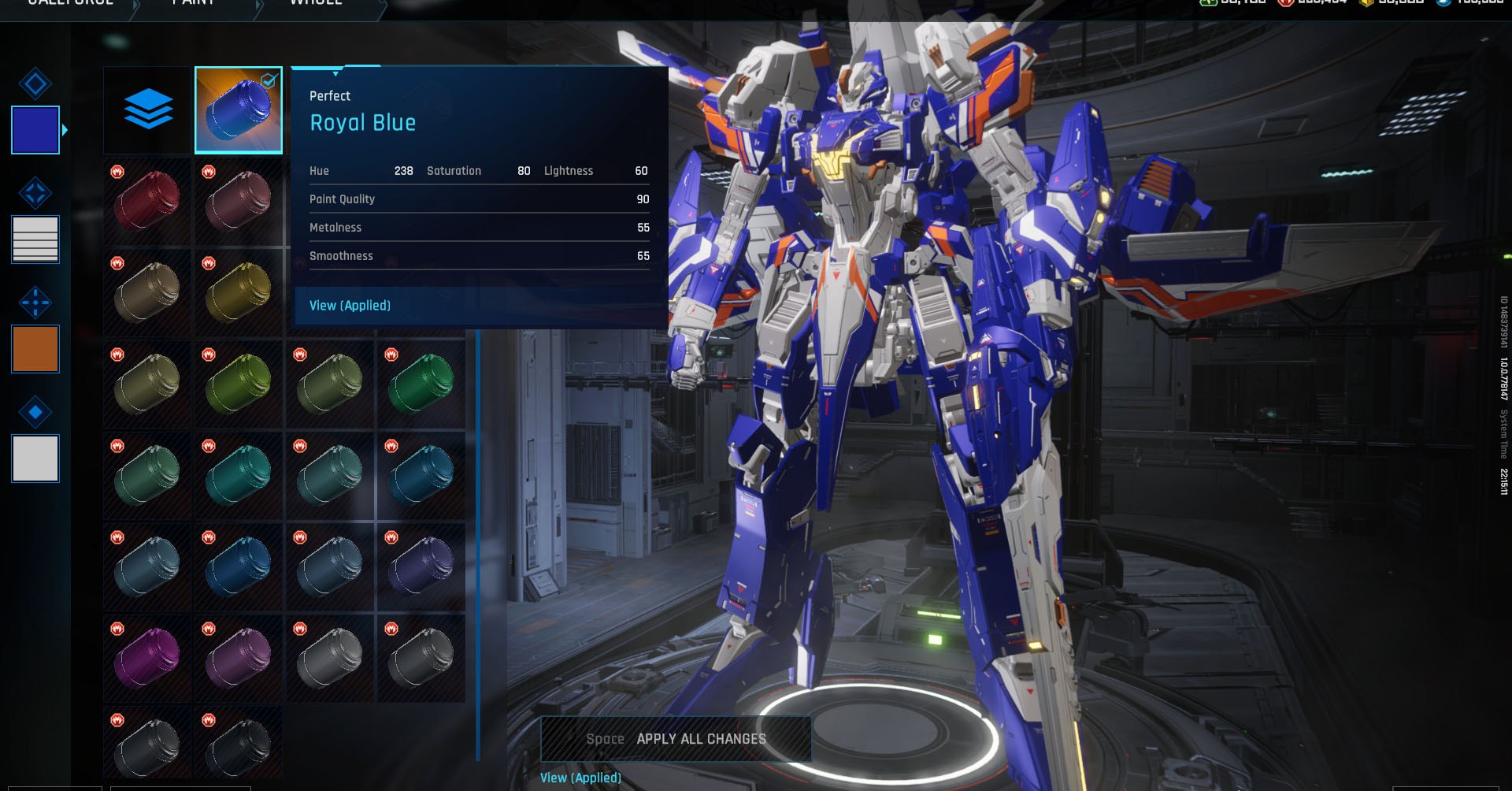Open the View (Applied) link in the Royal Blue panel
This screenshot has height=791, width=1512.
tap(350, 305)
